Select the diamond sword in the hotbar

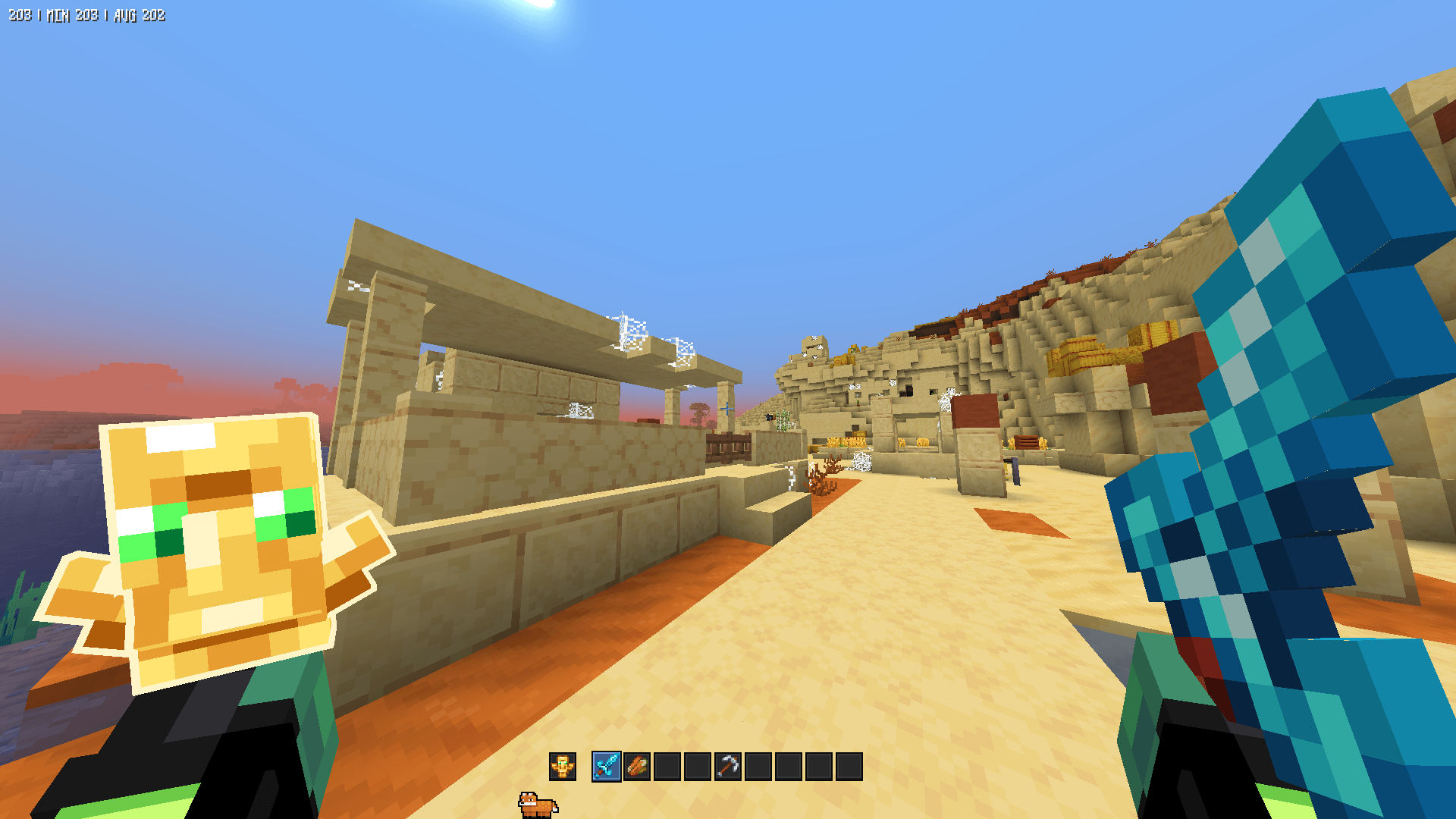607,767
